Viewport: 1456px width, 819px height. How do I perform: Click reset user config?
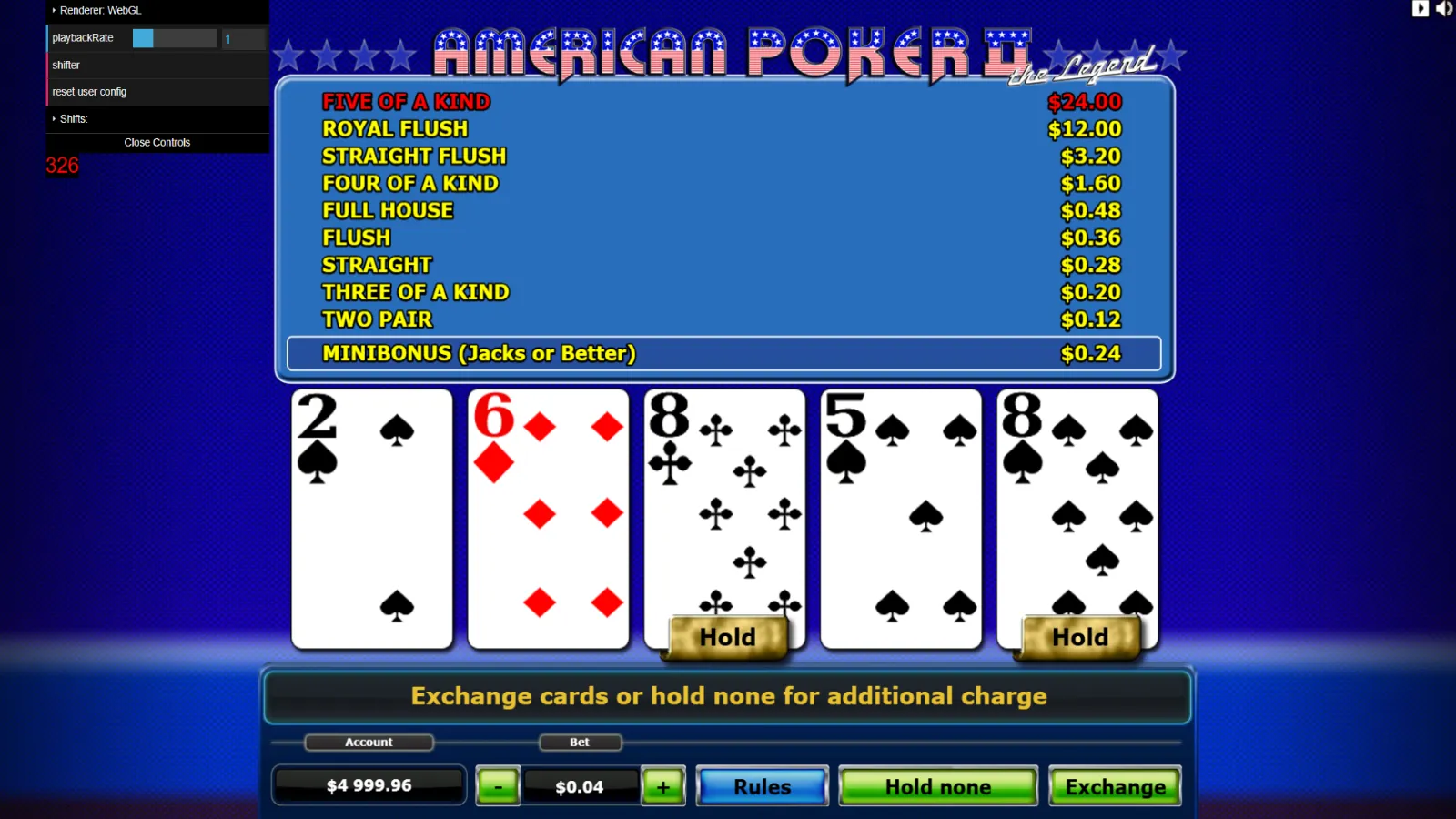(89, 91)
